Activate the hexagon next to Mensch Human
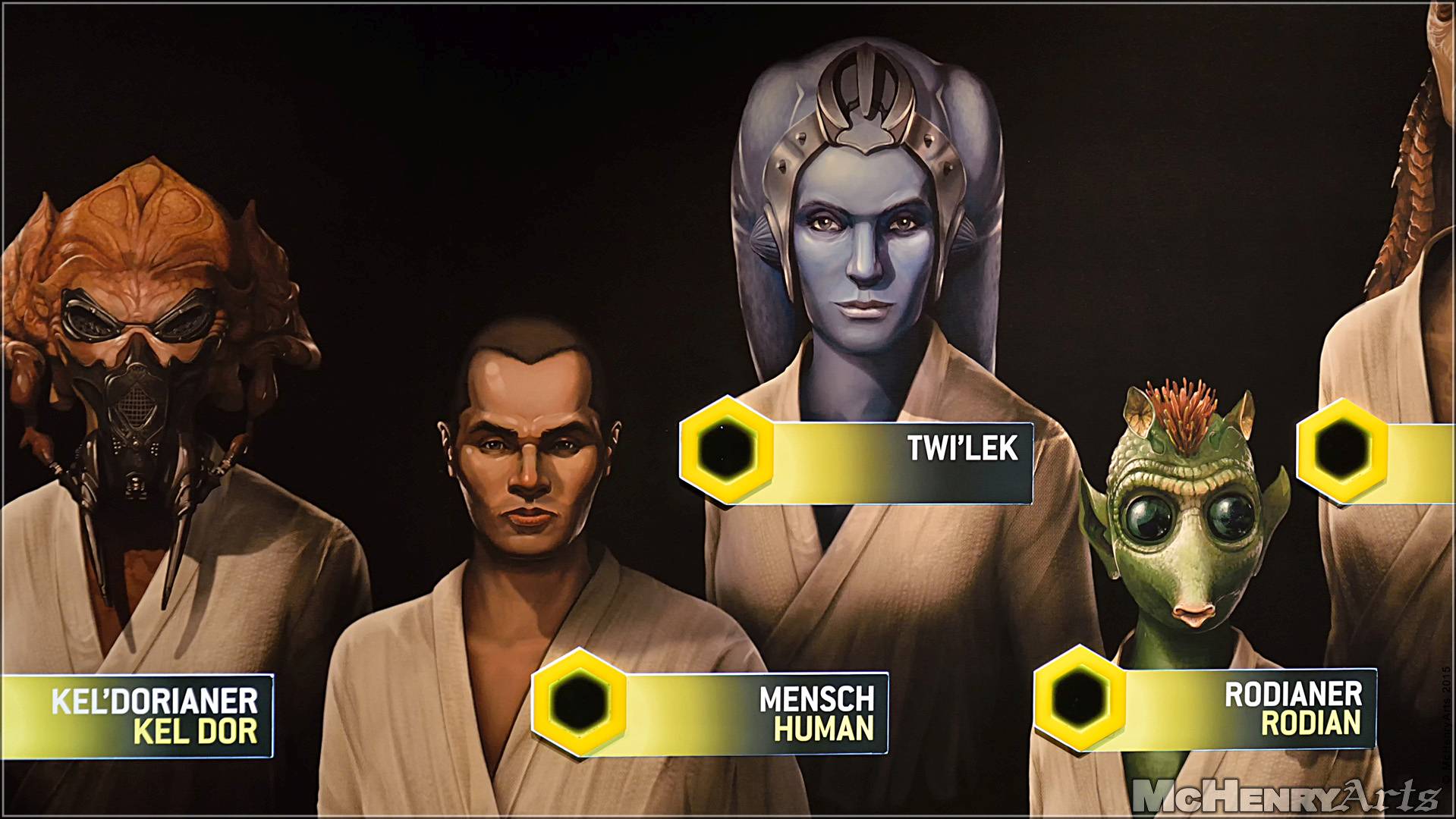Viewport: 1456px width, 819px height. (579, 701)
